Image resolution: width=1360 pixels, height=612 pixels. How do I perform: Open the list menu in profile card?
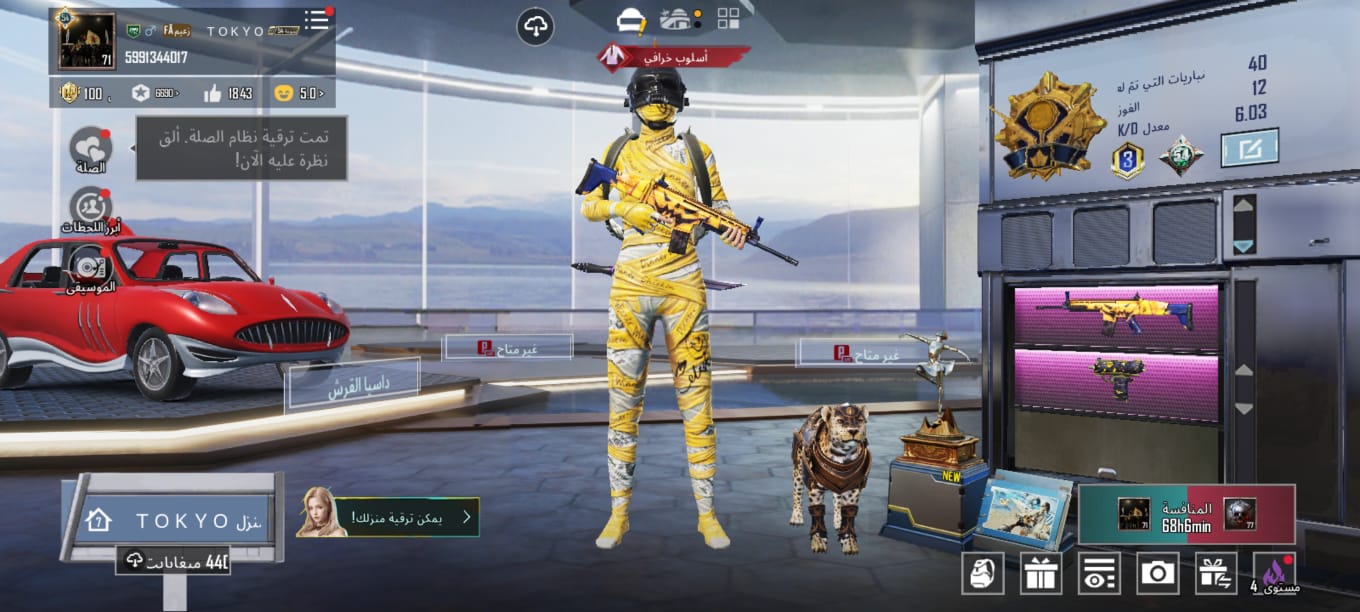click(317, 21)
